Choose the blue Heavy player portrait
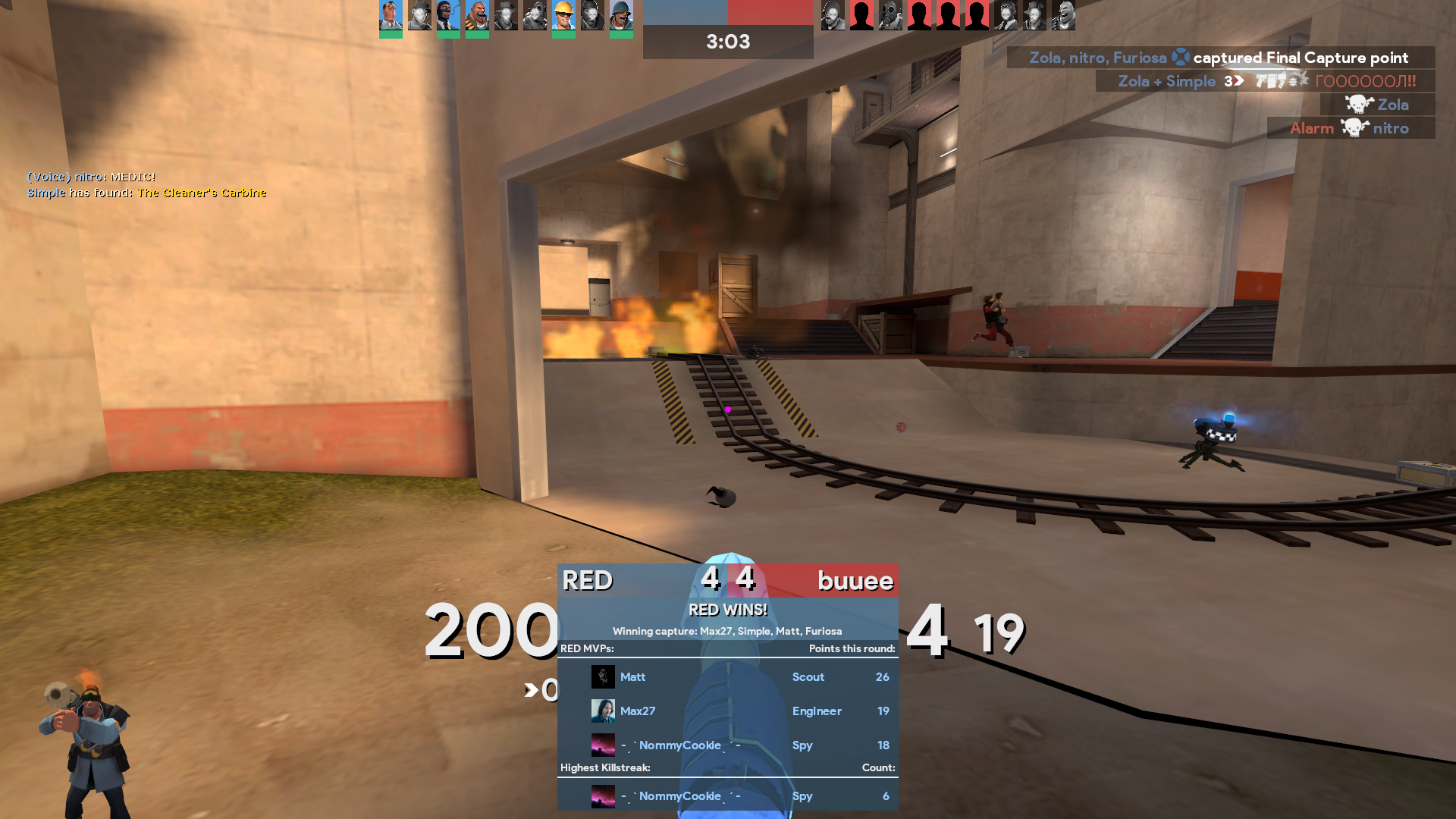 477,15
